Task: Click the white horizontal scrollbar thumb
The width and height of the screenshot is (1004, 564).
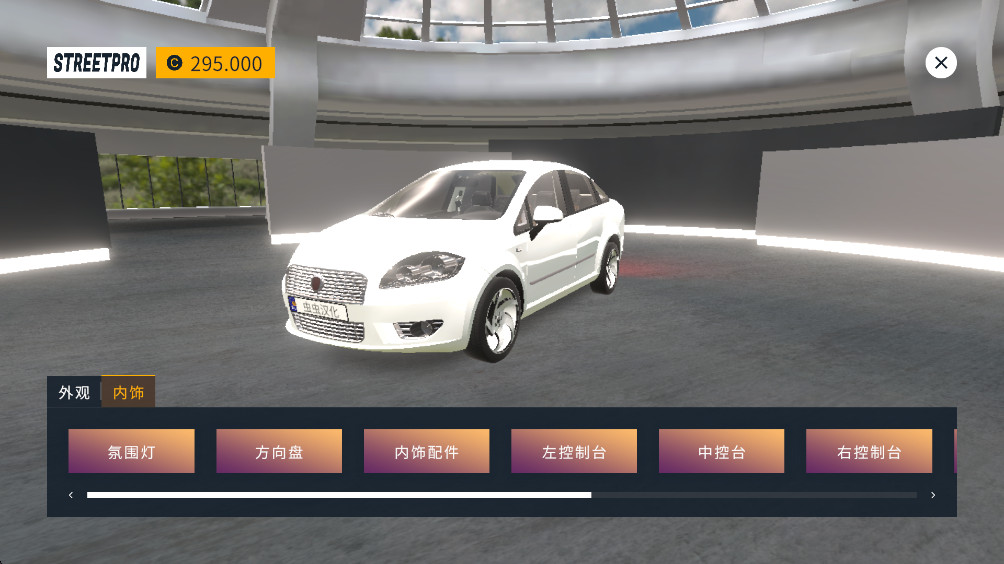Action: click(339, 495)
